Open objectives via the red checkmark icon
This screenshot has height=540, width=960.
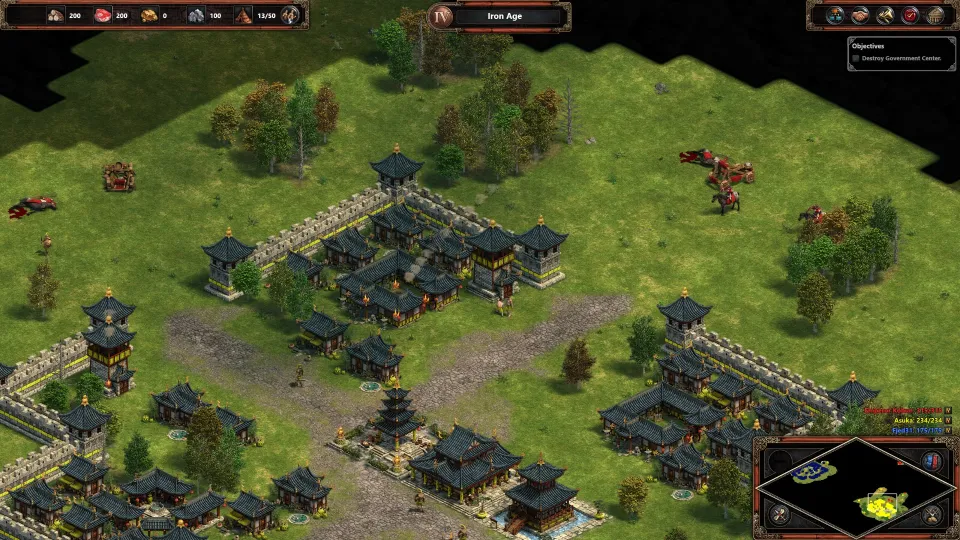910,15
